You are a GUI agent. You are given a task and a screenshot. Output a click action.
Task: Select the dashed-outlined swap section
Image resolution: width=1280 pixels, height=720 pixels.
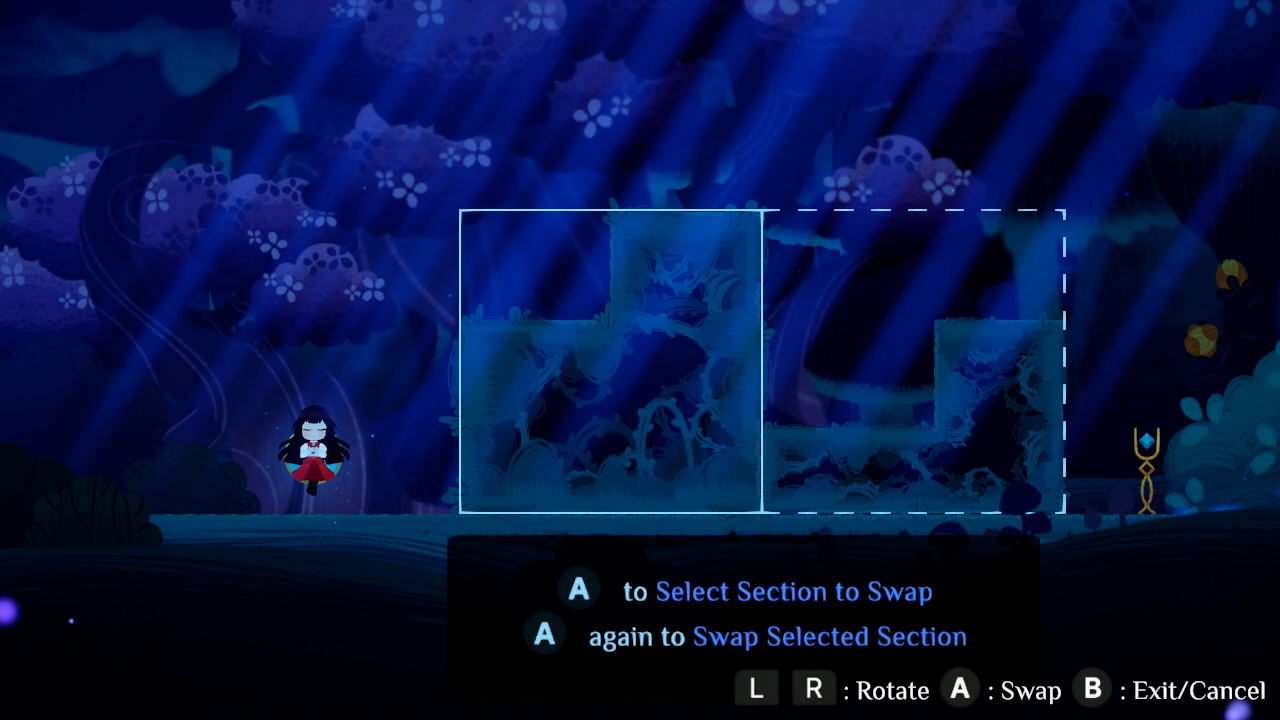915,360
